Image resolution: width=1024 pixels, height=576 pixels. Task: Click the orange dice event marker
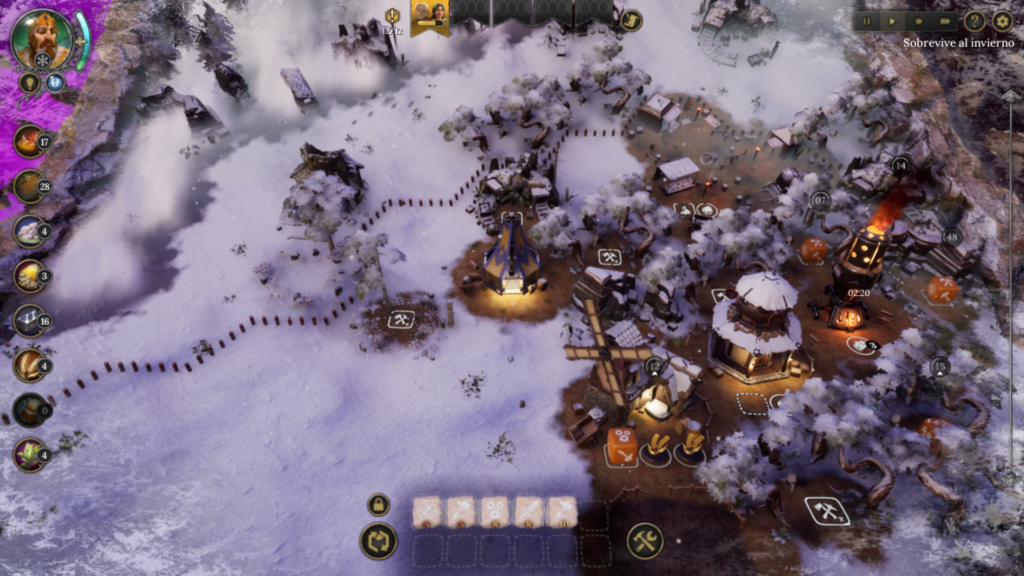621,444
